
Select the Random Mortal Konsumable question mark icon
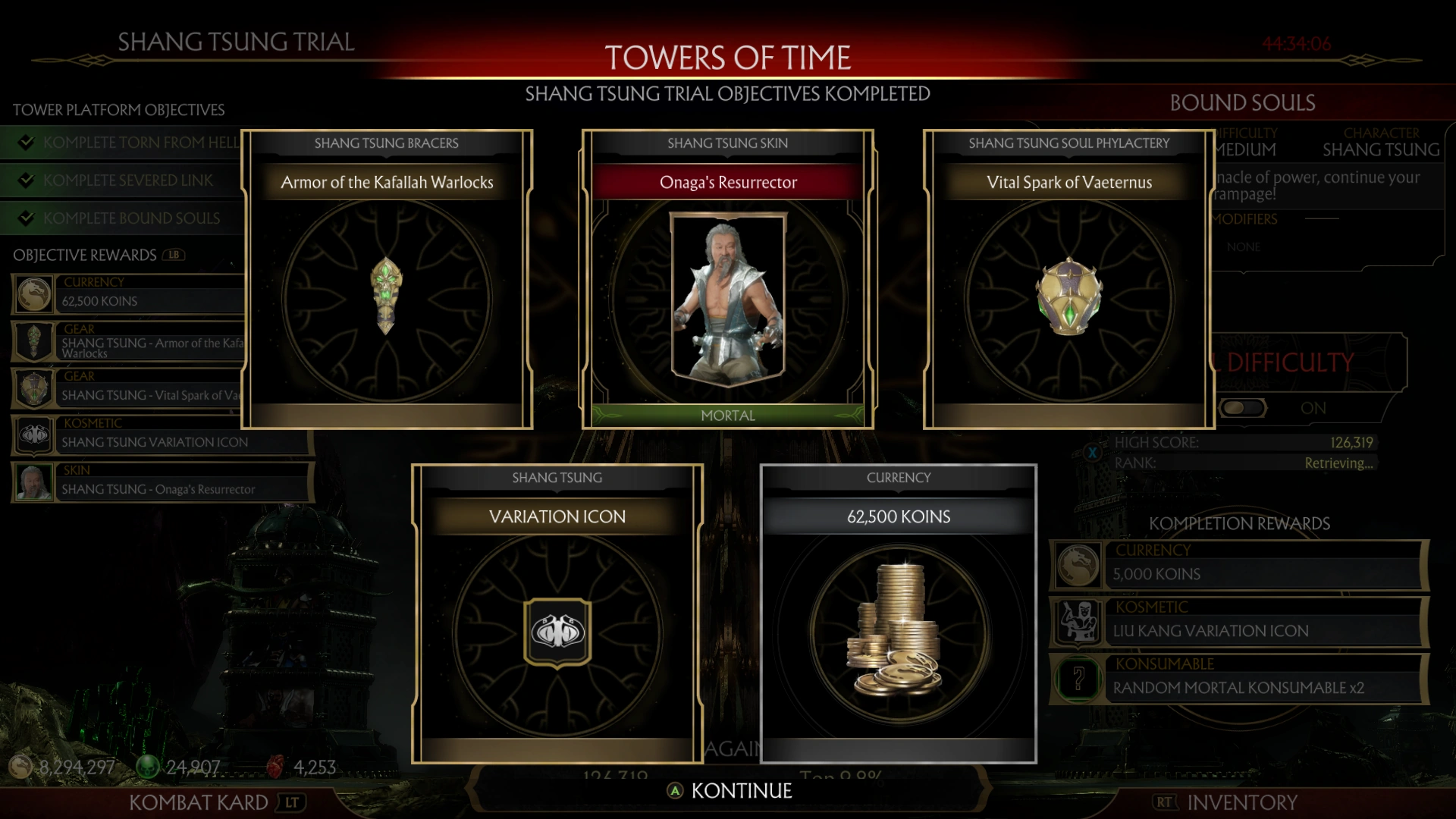click(x=1080, y=679)
